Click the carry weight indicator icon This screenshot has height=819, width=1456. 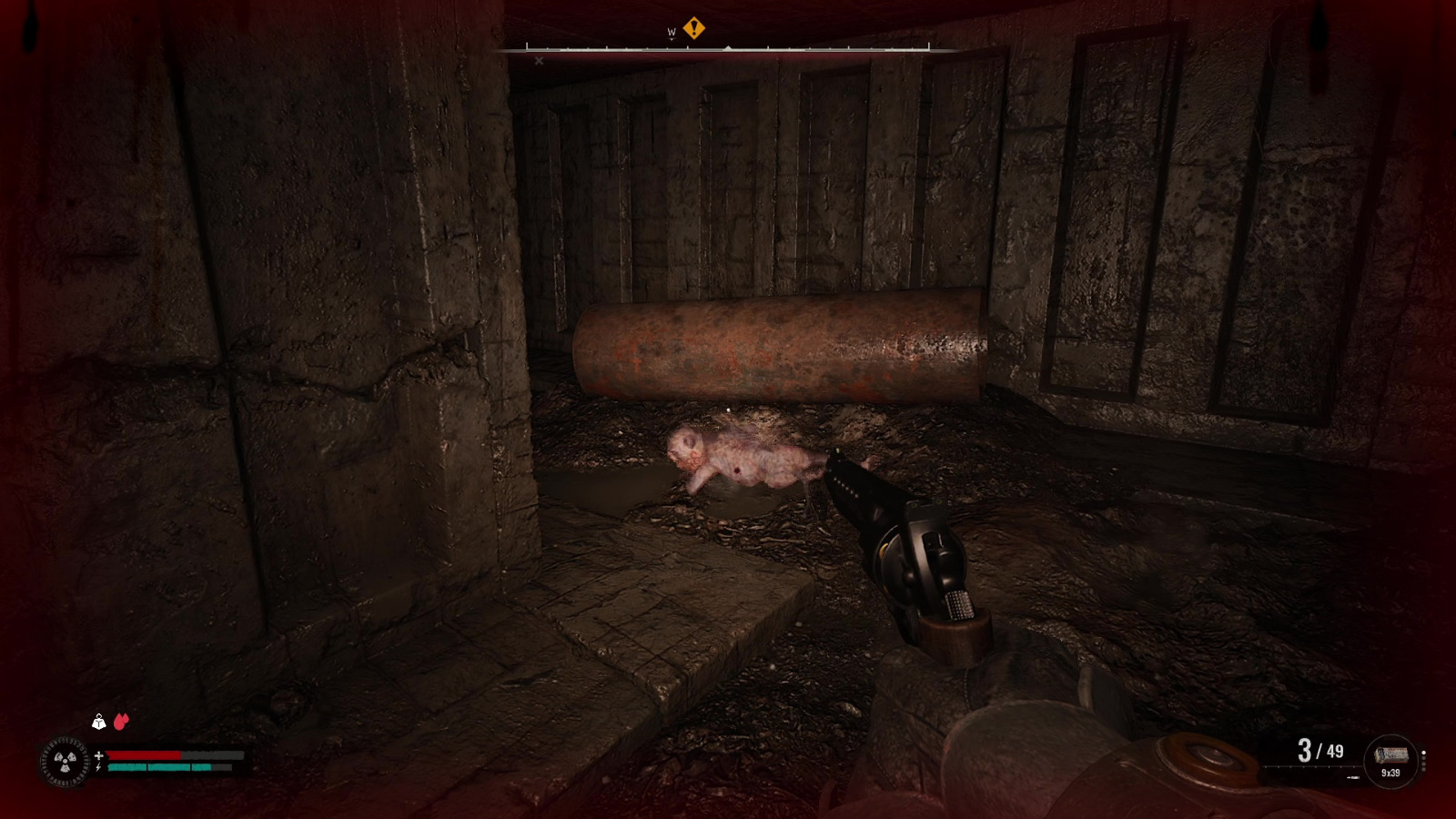click(98, 722)
